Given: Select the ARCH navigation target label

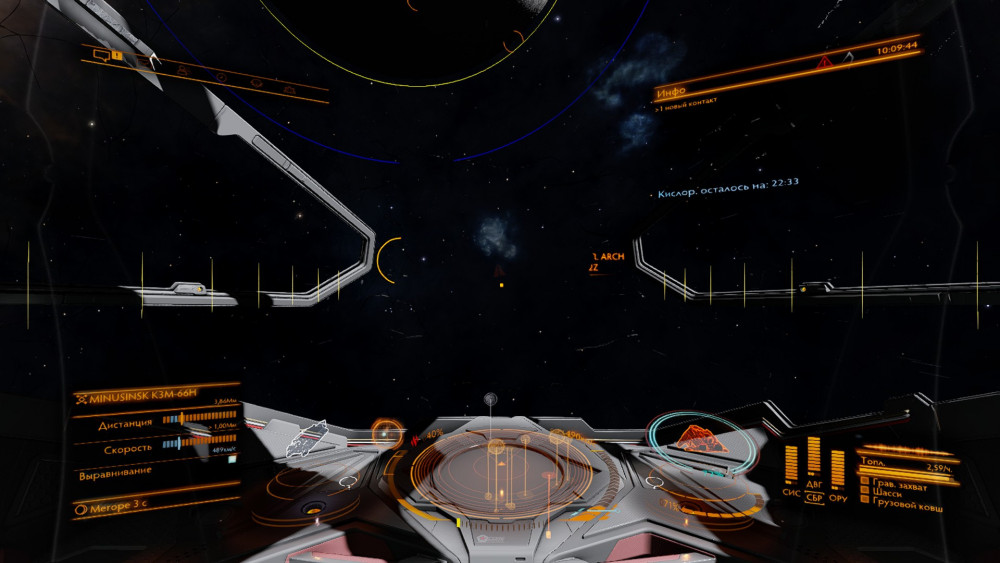Looking at the screenshot, I should pyautogui.click(x=612, y=257).
